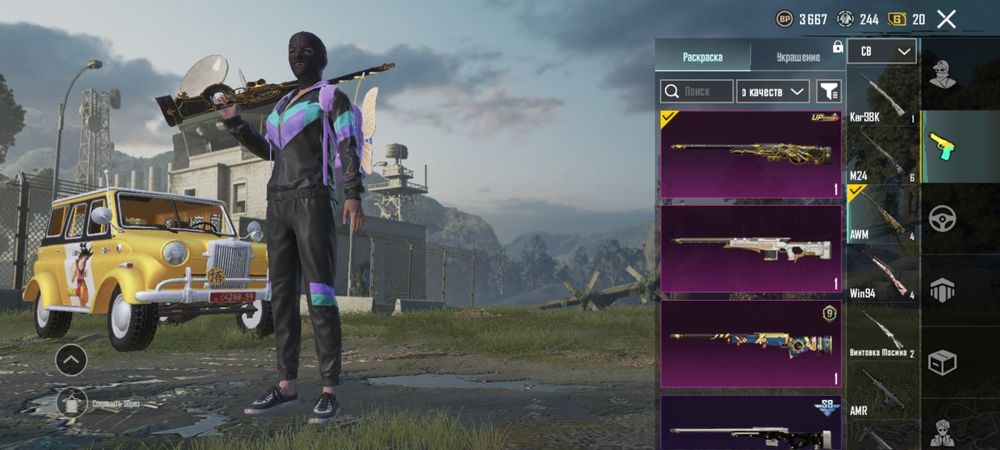Screen dimensions: 1000x450
Task: Open the skin filter button
Action: (x=829, y=91)
